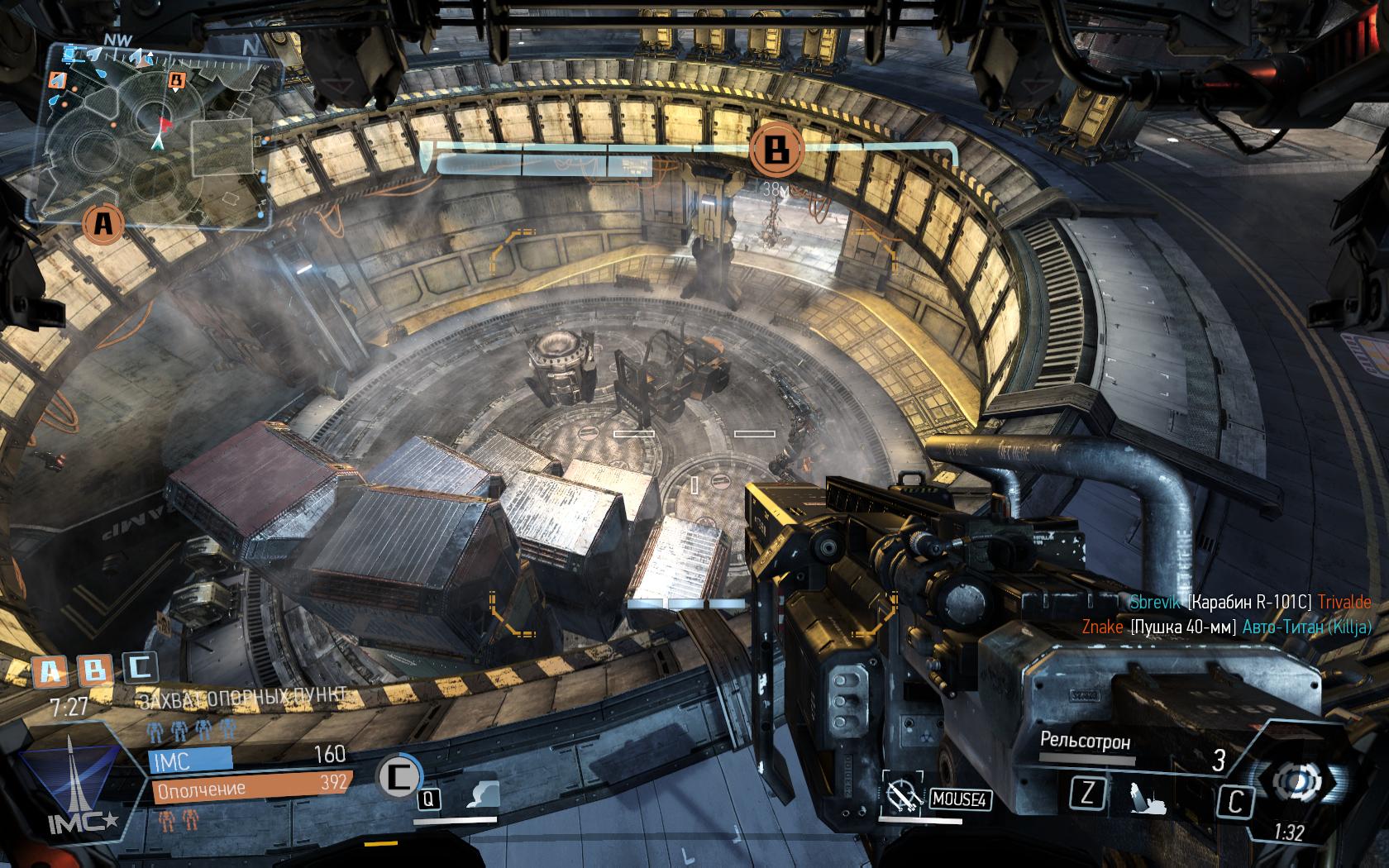The width and height of the screenshot is (1389, 868).
Task: Activate the crossed-out missile ordnance icon
Action: 902,797
